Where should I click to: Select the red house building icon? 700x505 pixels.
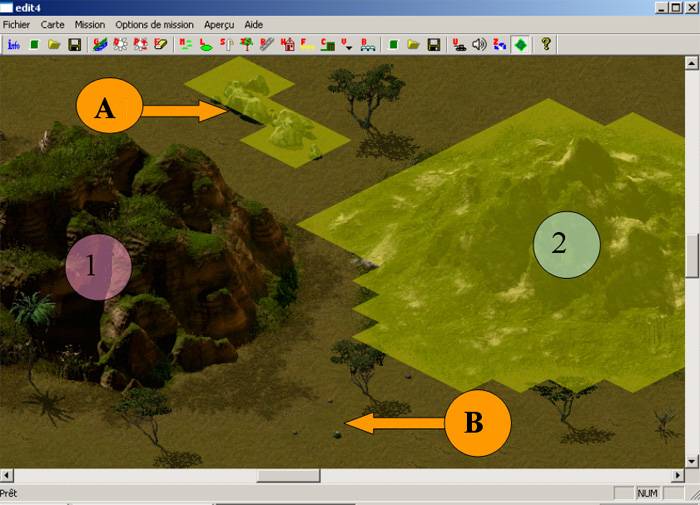coord(287,44)
